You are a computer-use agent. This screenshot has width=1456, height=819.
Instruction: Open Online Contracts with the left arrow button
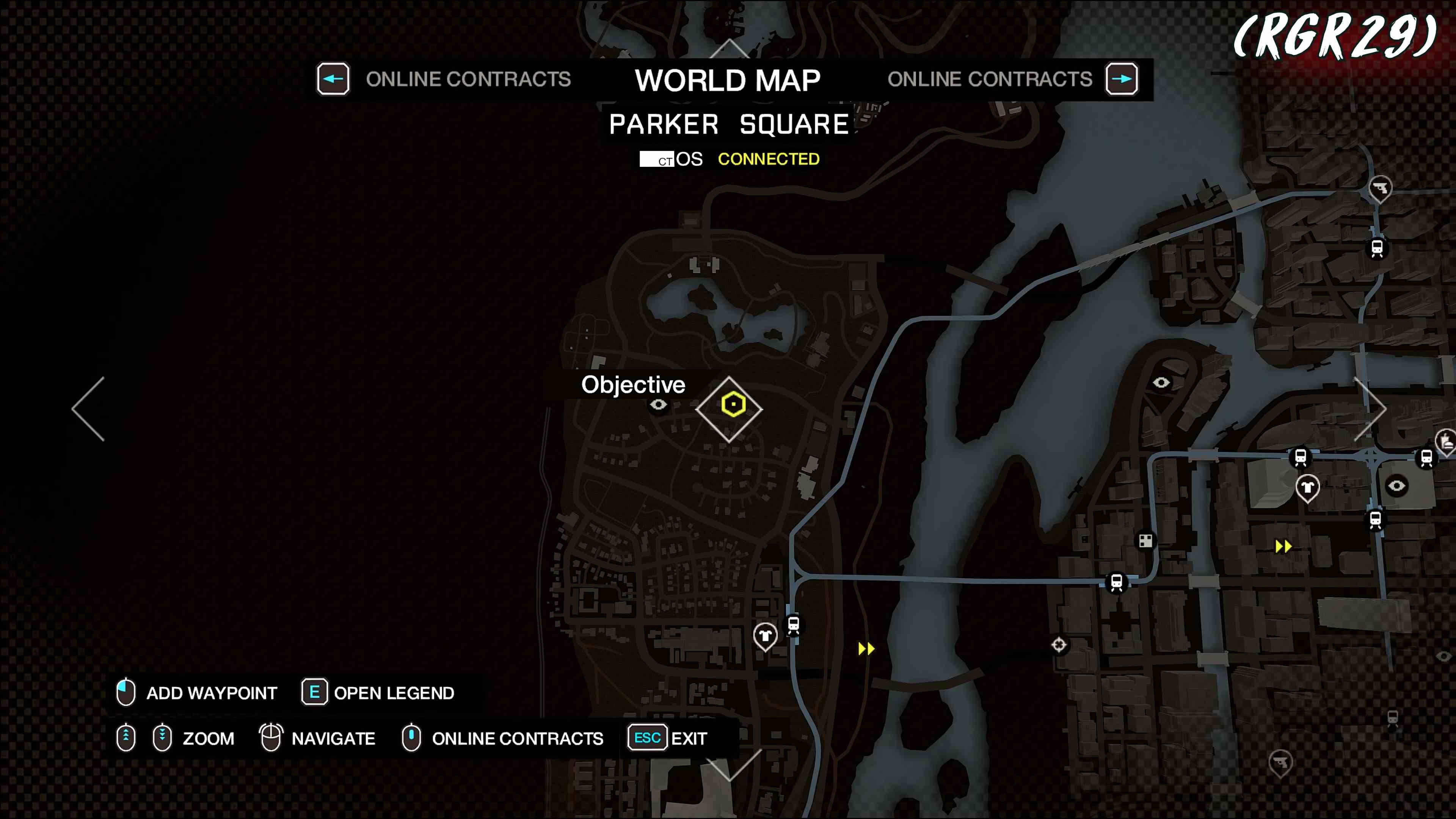(333, 79)
